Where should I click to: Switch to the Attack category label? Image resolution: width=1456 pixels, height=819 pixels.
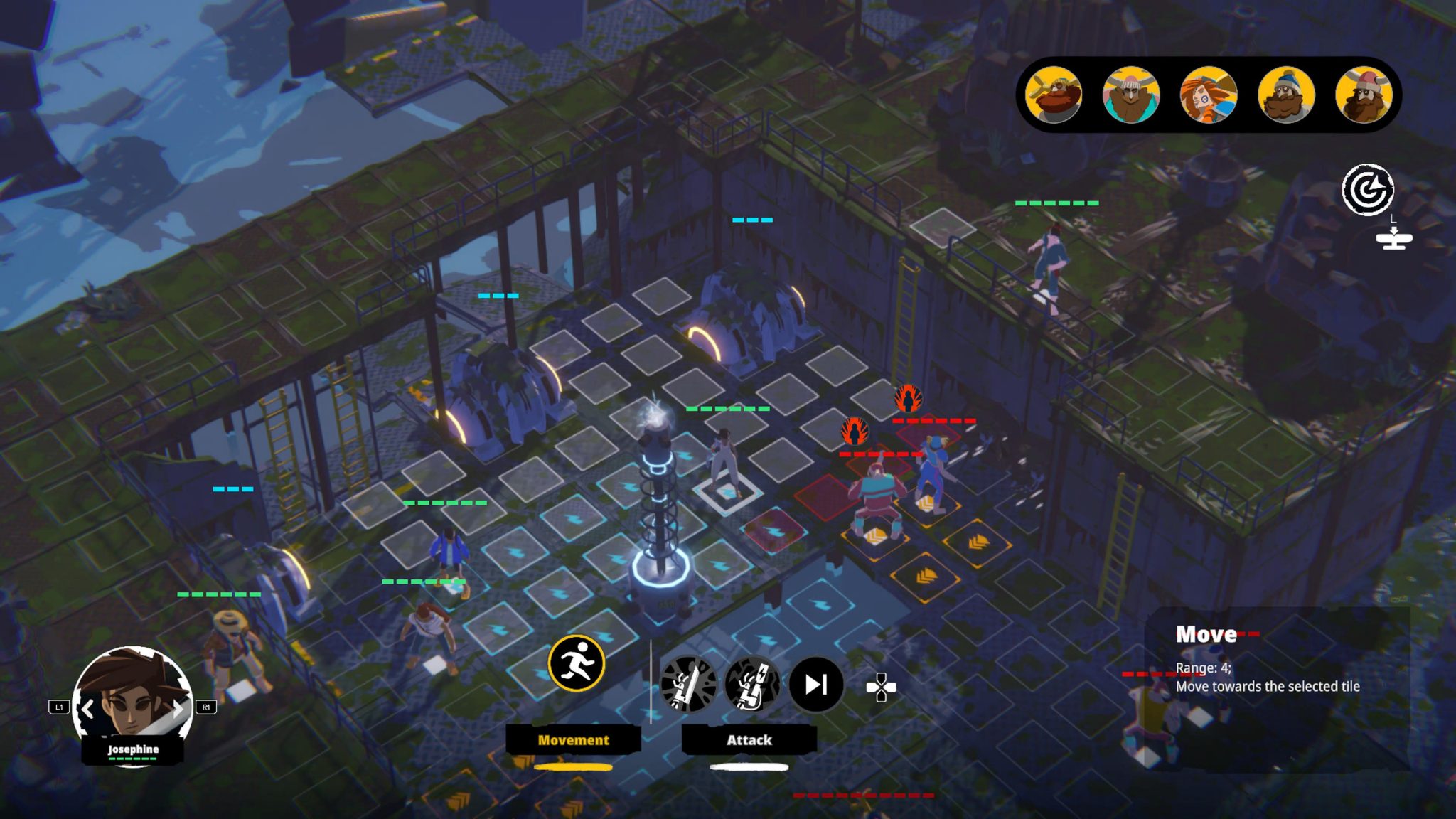click(x=749, y=740)
